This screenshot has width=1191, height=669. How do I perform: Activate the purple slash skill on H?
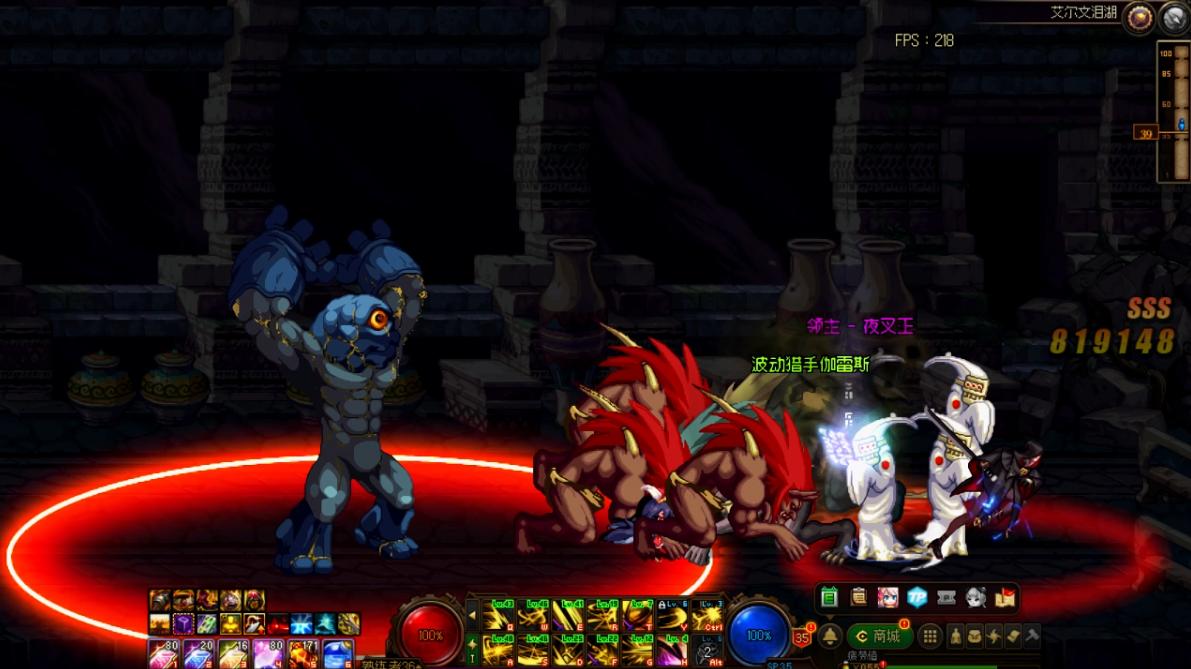pos(671,650)
